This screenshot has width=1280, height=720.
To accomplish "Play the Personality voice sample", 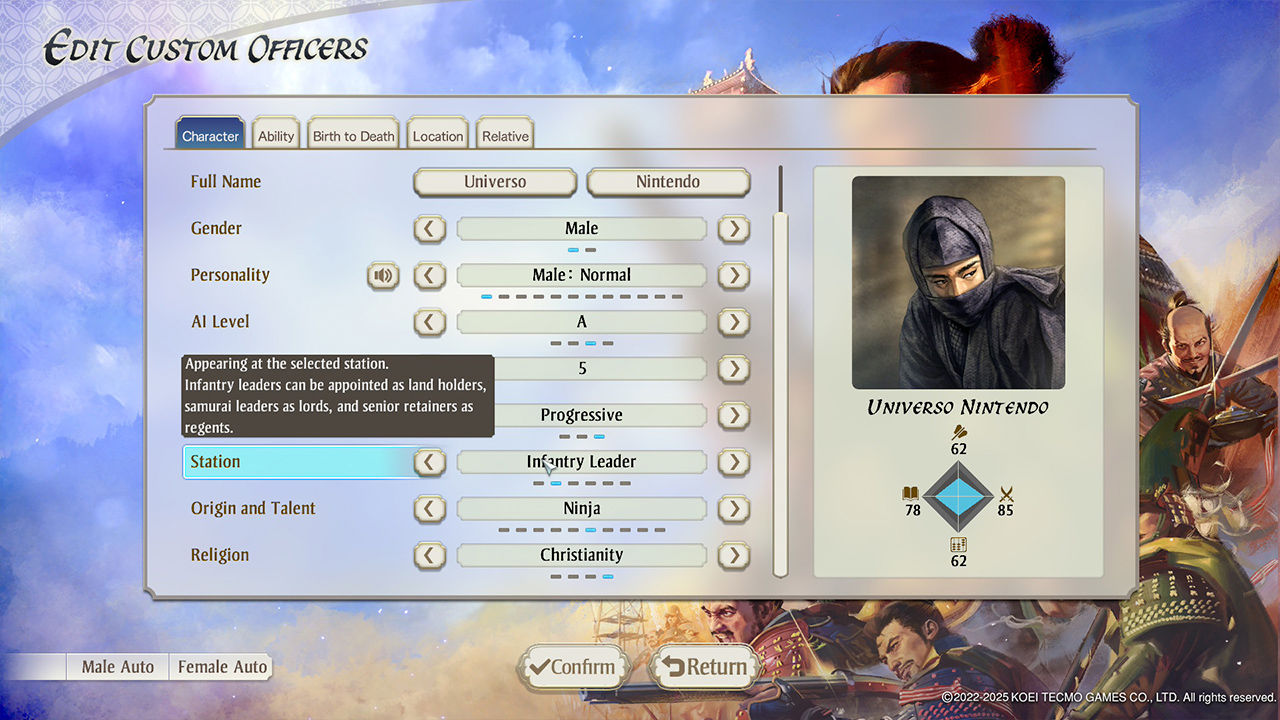I will point(383,275).
